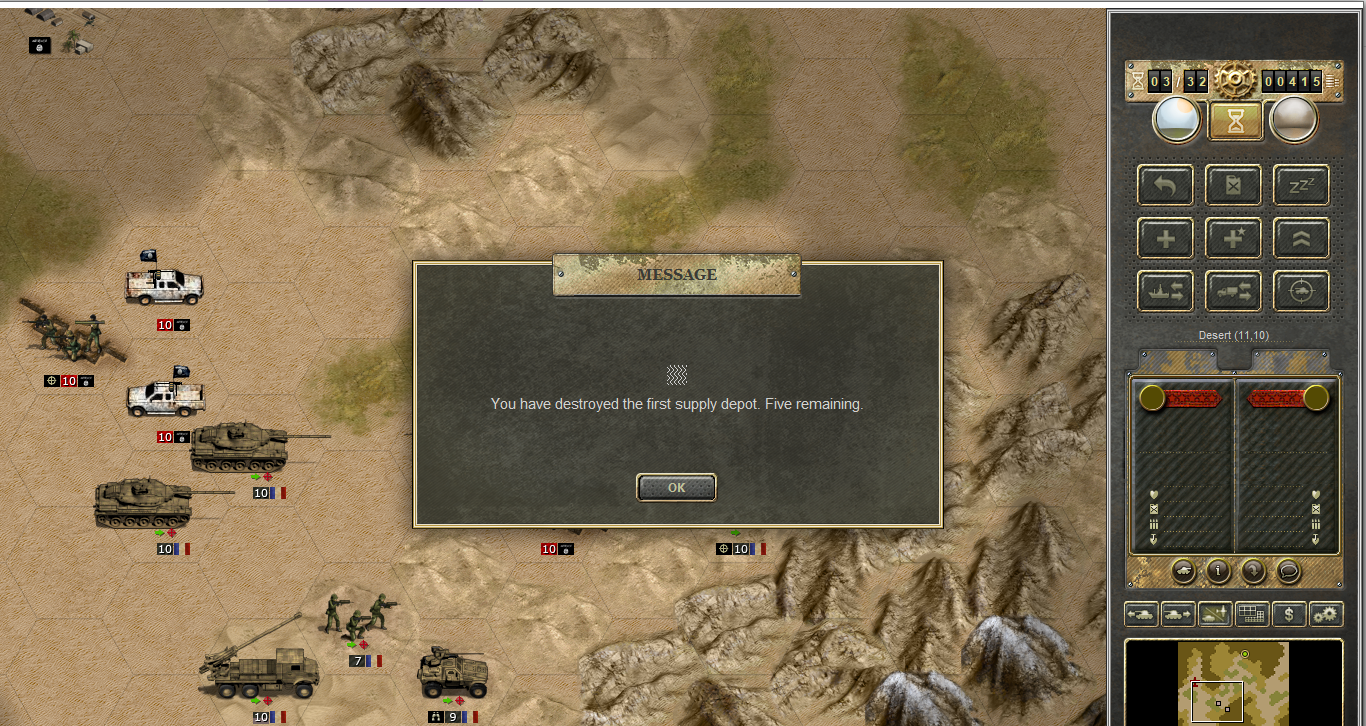The height and width of the screenshot is (726, 1366).
Task: Toggle the ground/air view switch button
Action: click(1215, 614)
